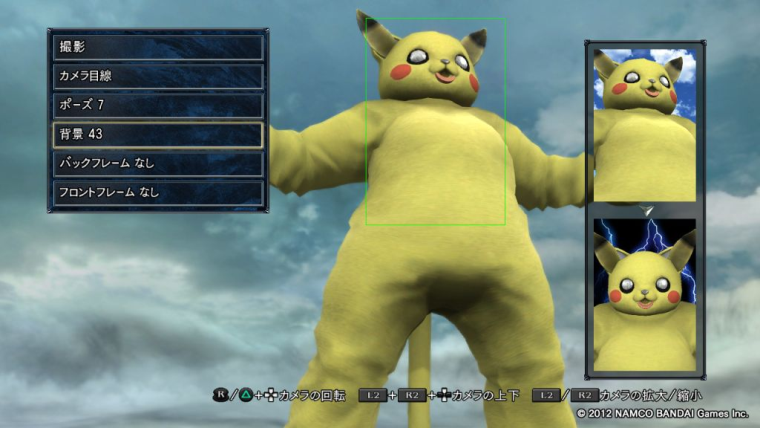This screenshot has height=428, width=760.
Task: Click the upper portrait preview with cloudy sky
Action: click(644, 124)
